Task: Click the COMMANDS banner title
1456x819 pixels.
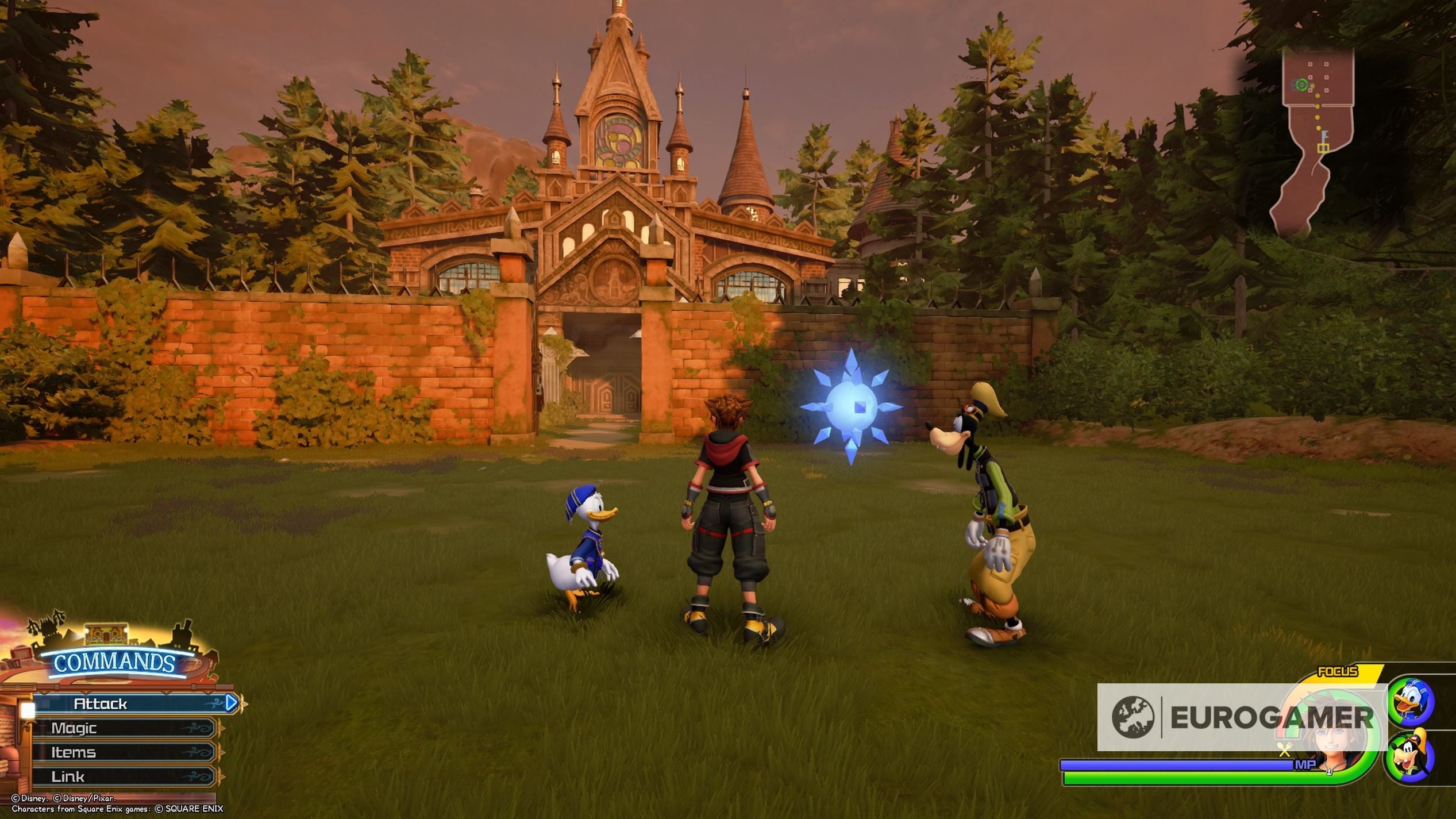Action: click(x=114, y=662)
